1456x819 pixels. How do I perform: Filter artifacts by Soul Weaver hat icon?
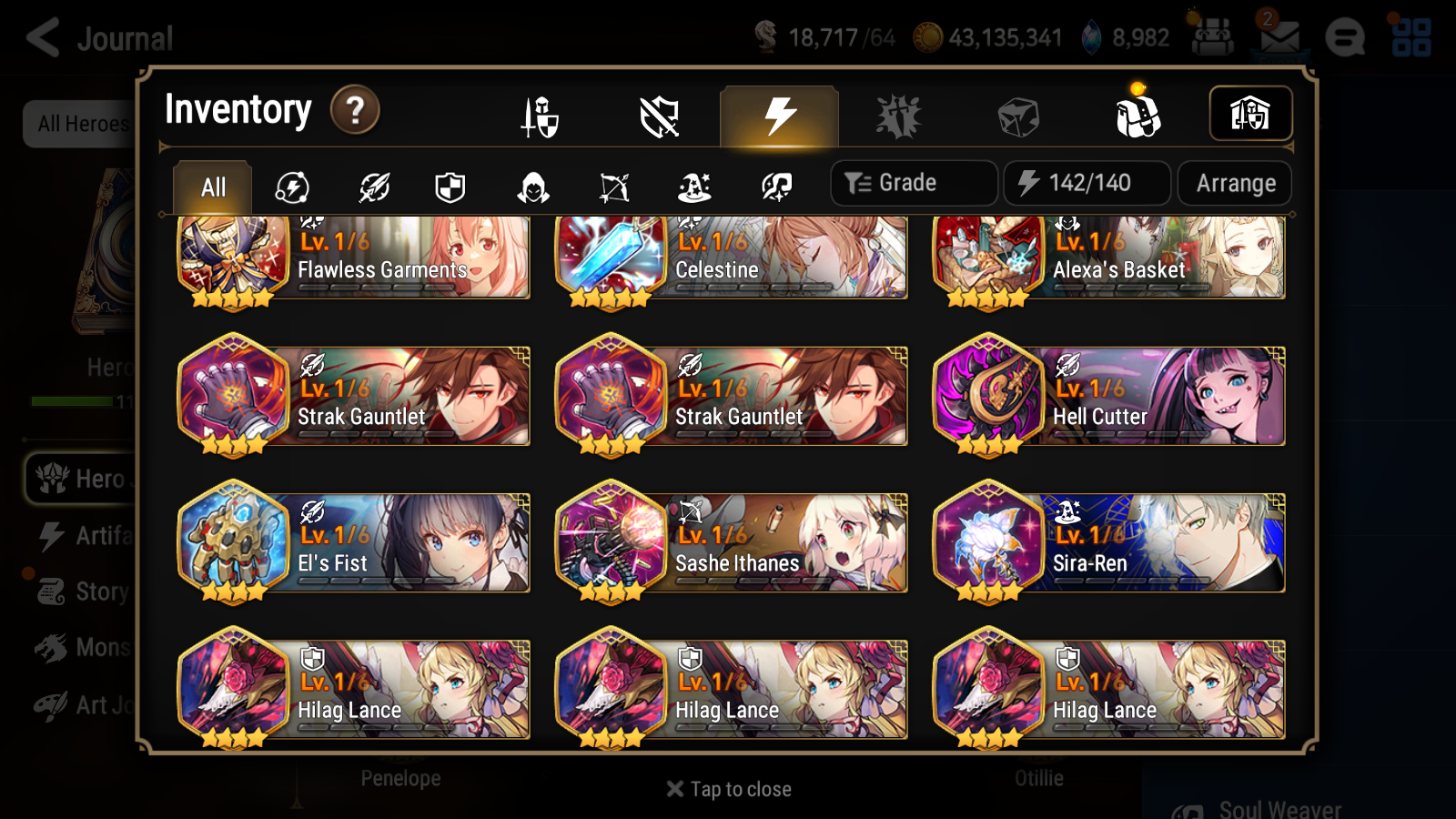[x=693, y=187]
